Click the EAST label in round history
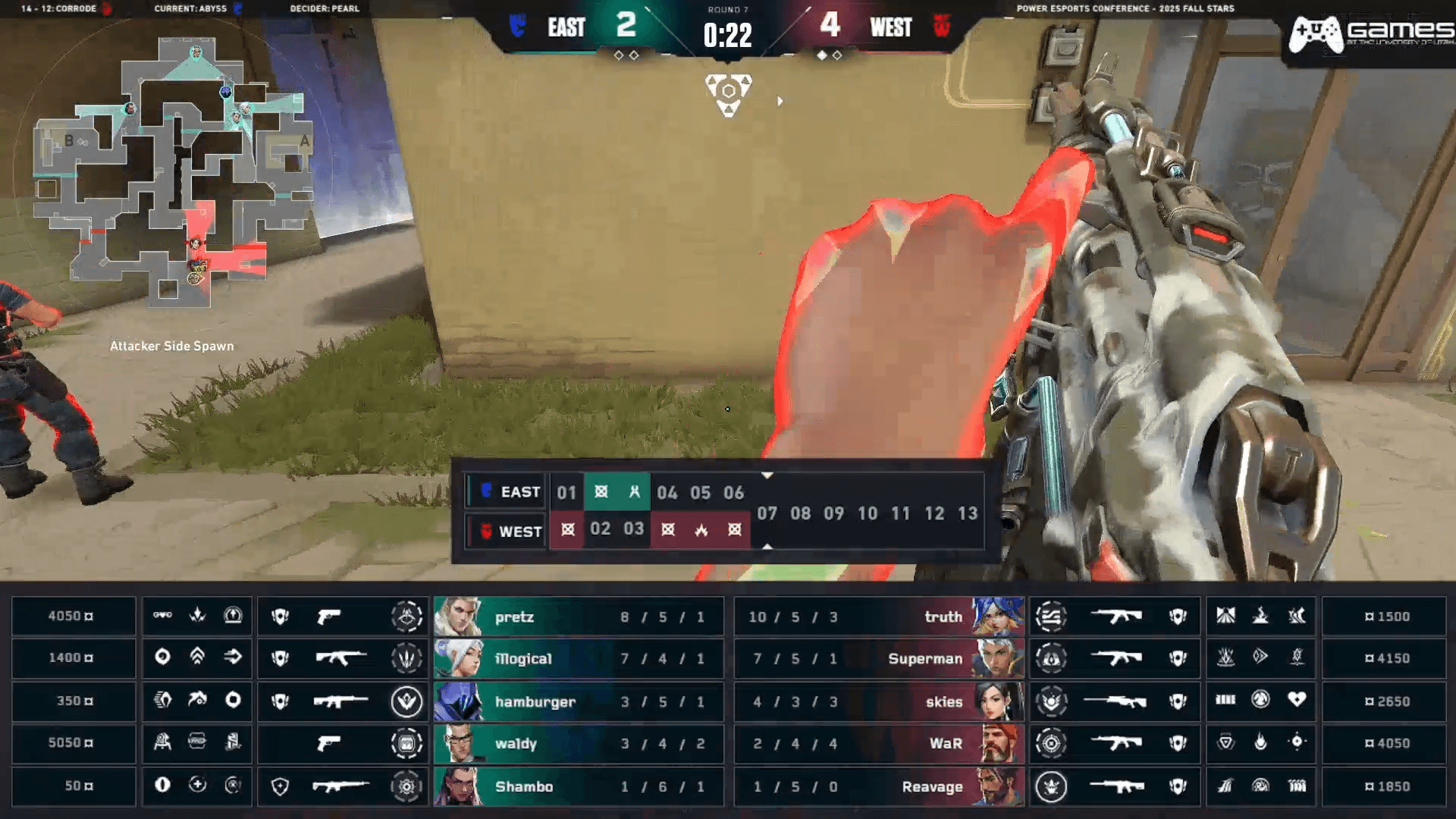The image size is (1456, 819). click(x=520, y=492)
